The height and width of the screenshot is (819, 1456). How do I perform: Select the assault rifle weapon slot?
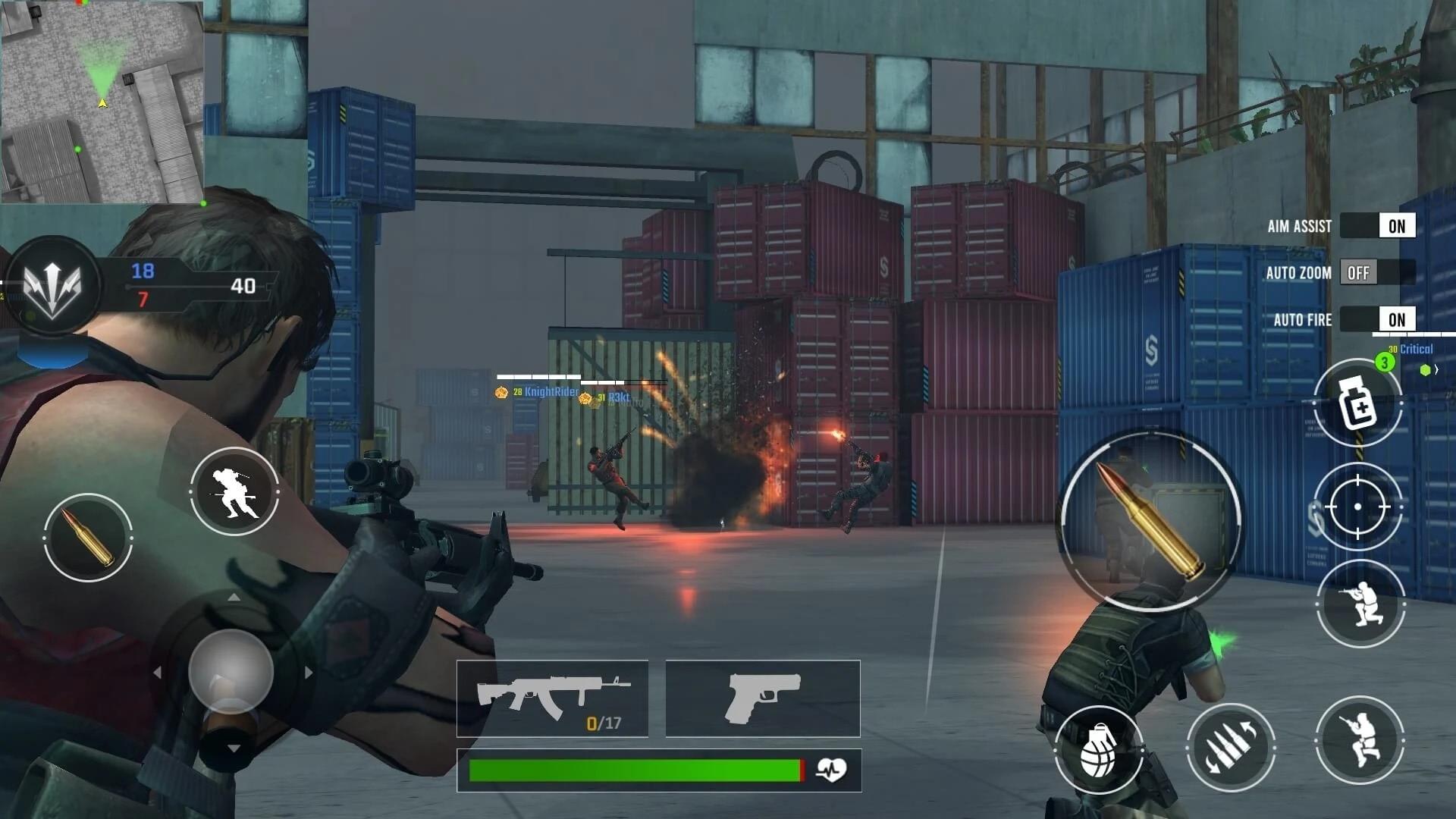tap(552, 698)
